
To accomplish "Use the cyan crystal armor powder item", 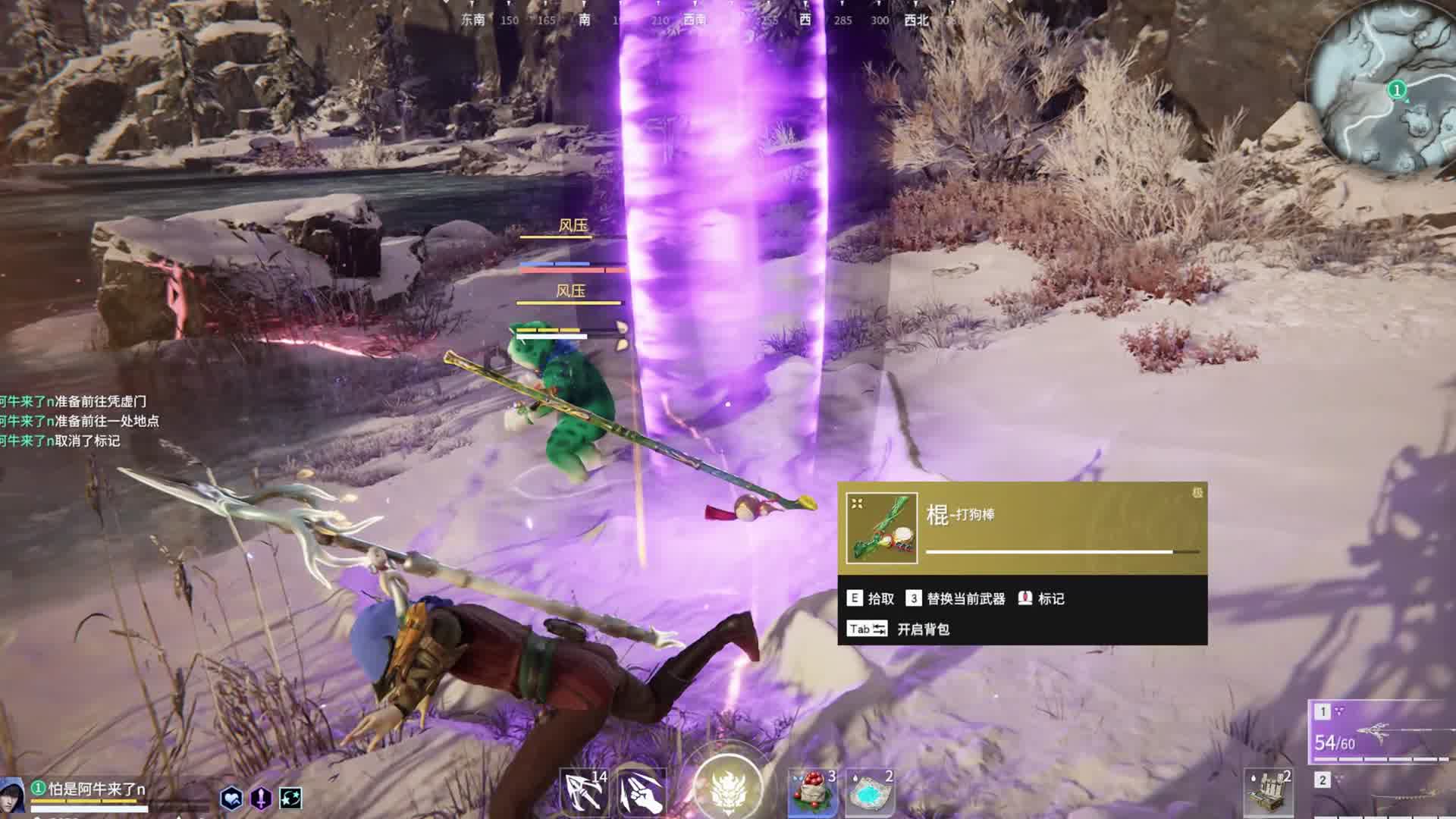I will (x=869, y=793).
